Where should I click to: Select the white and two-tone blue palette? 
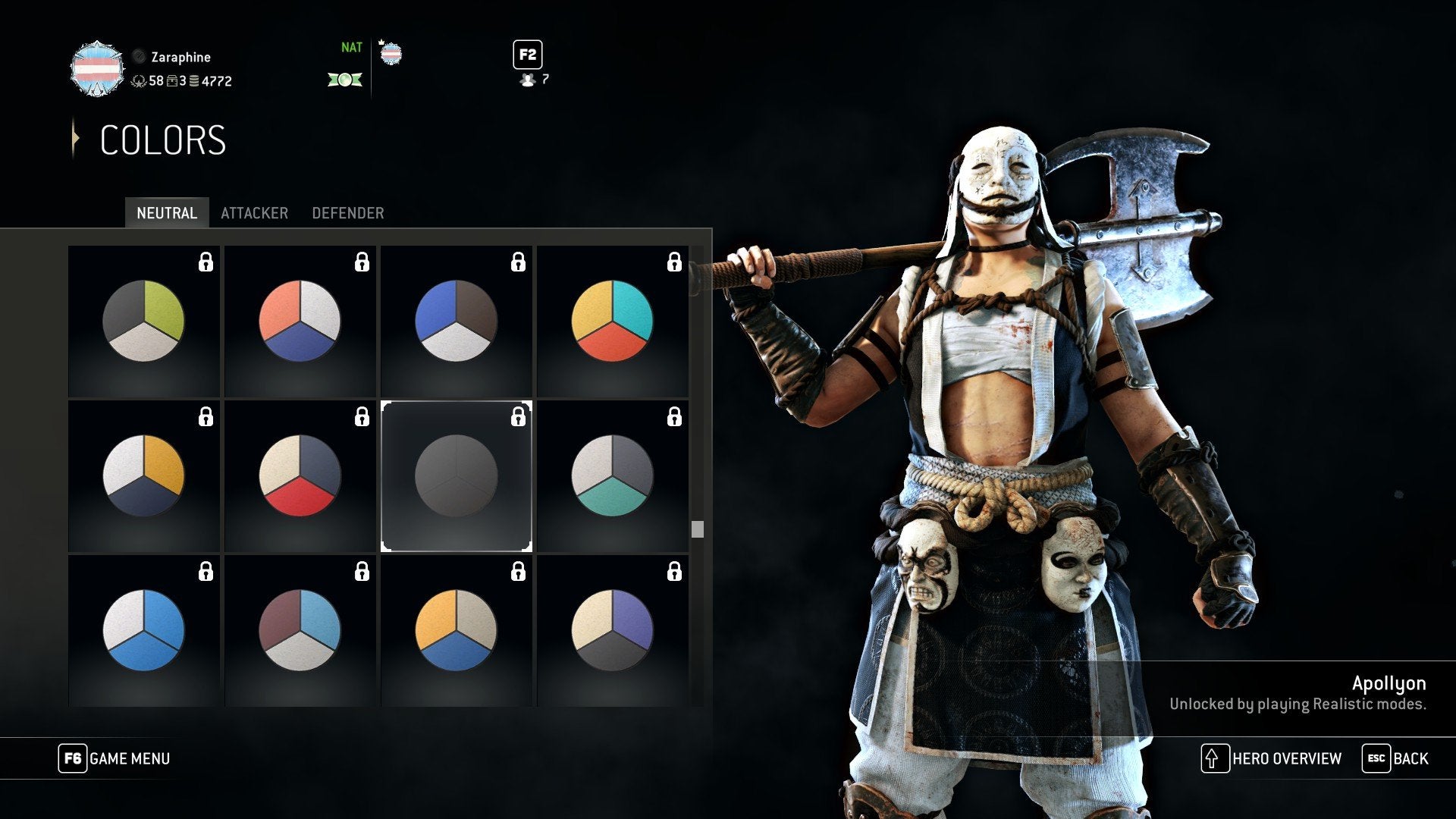[x=144, y=630]
